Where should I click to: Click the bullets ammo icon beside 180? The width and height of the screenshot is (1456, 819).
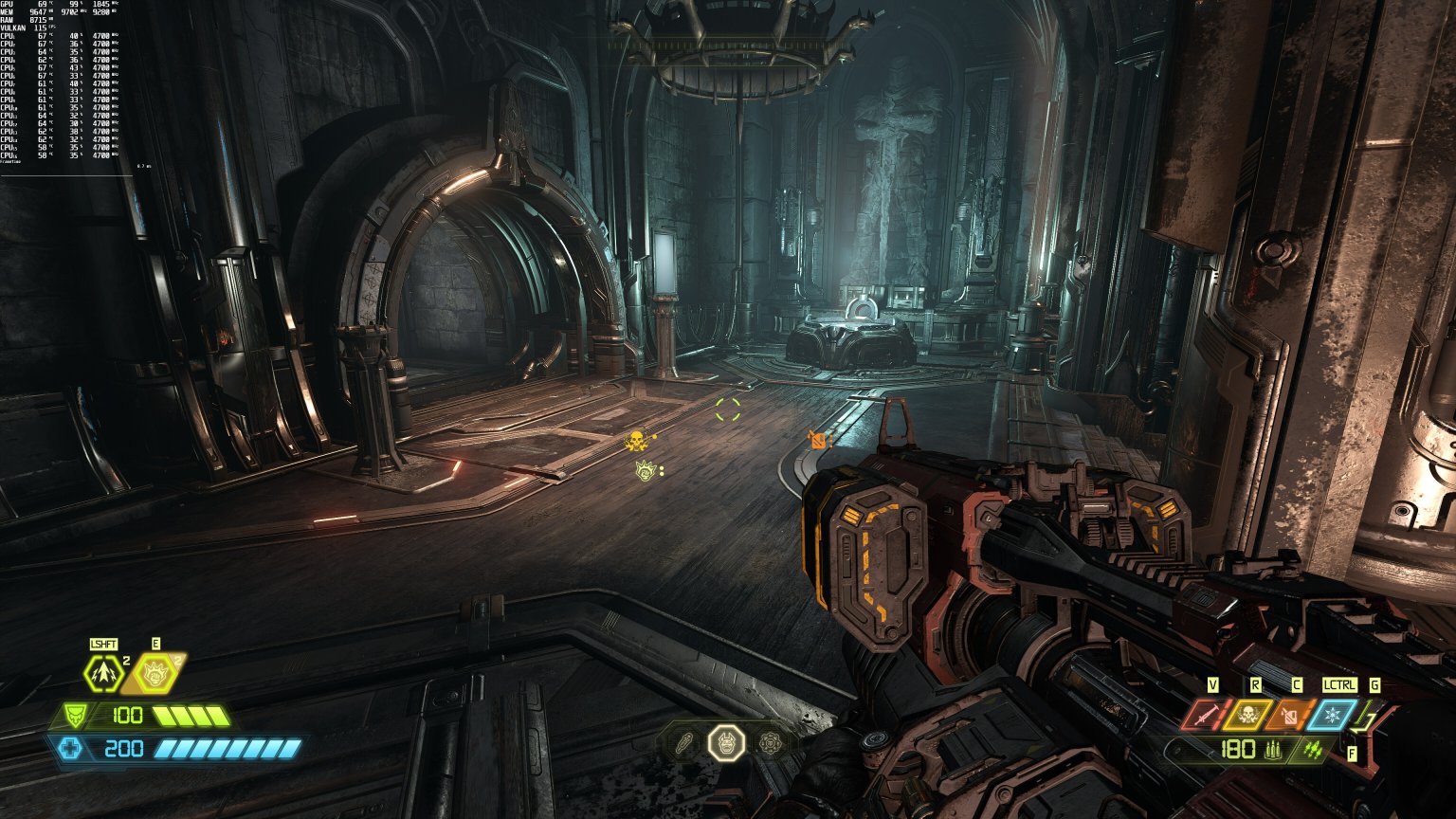tap(1273, 751)
